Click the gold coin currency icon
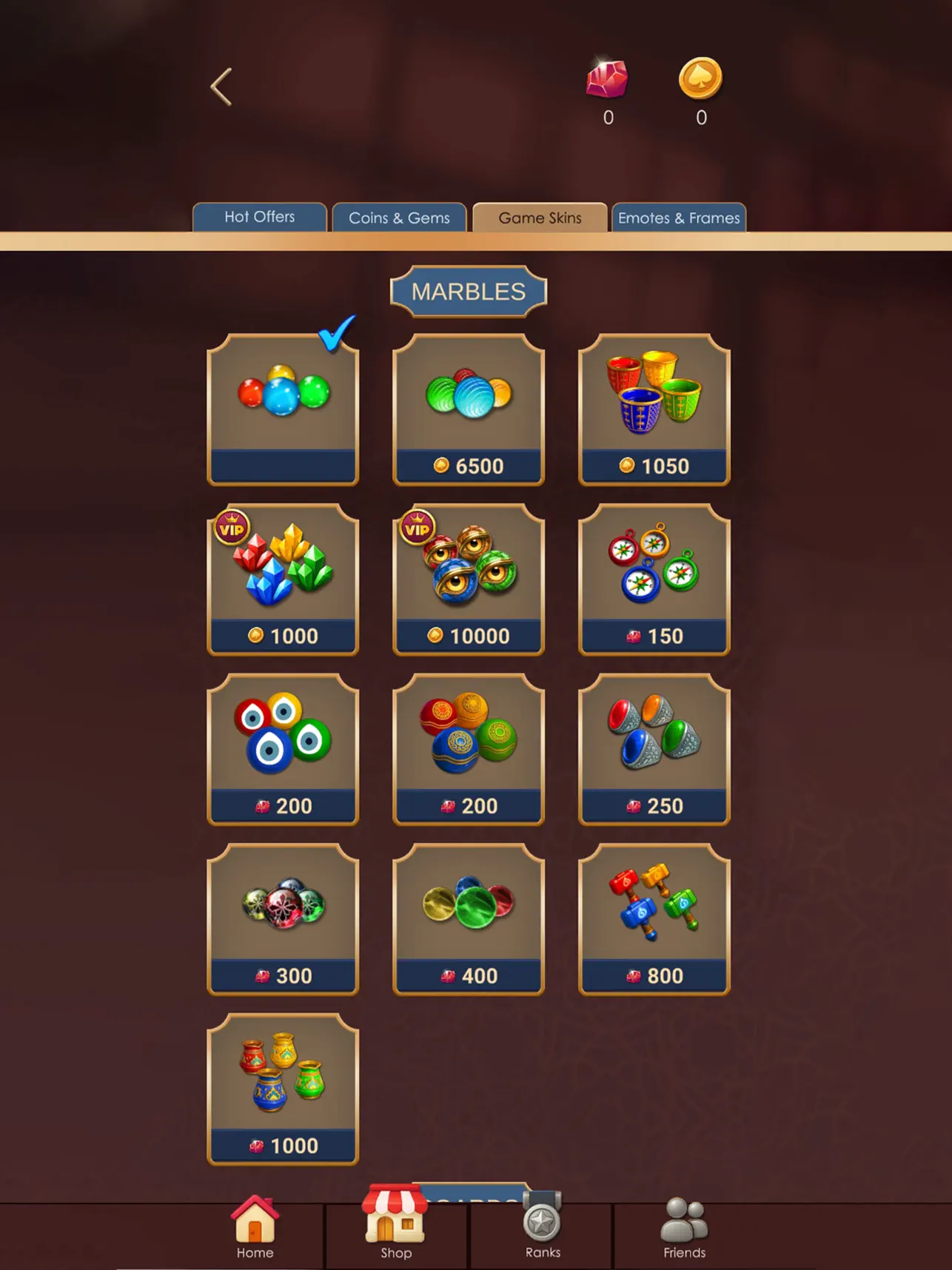Screen dimensions: 952x1270 click(700, 78)
